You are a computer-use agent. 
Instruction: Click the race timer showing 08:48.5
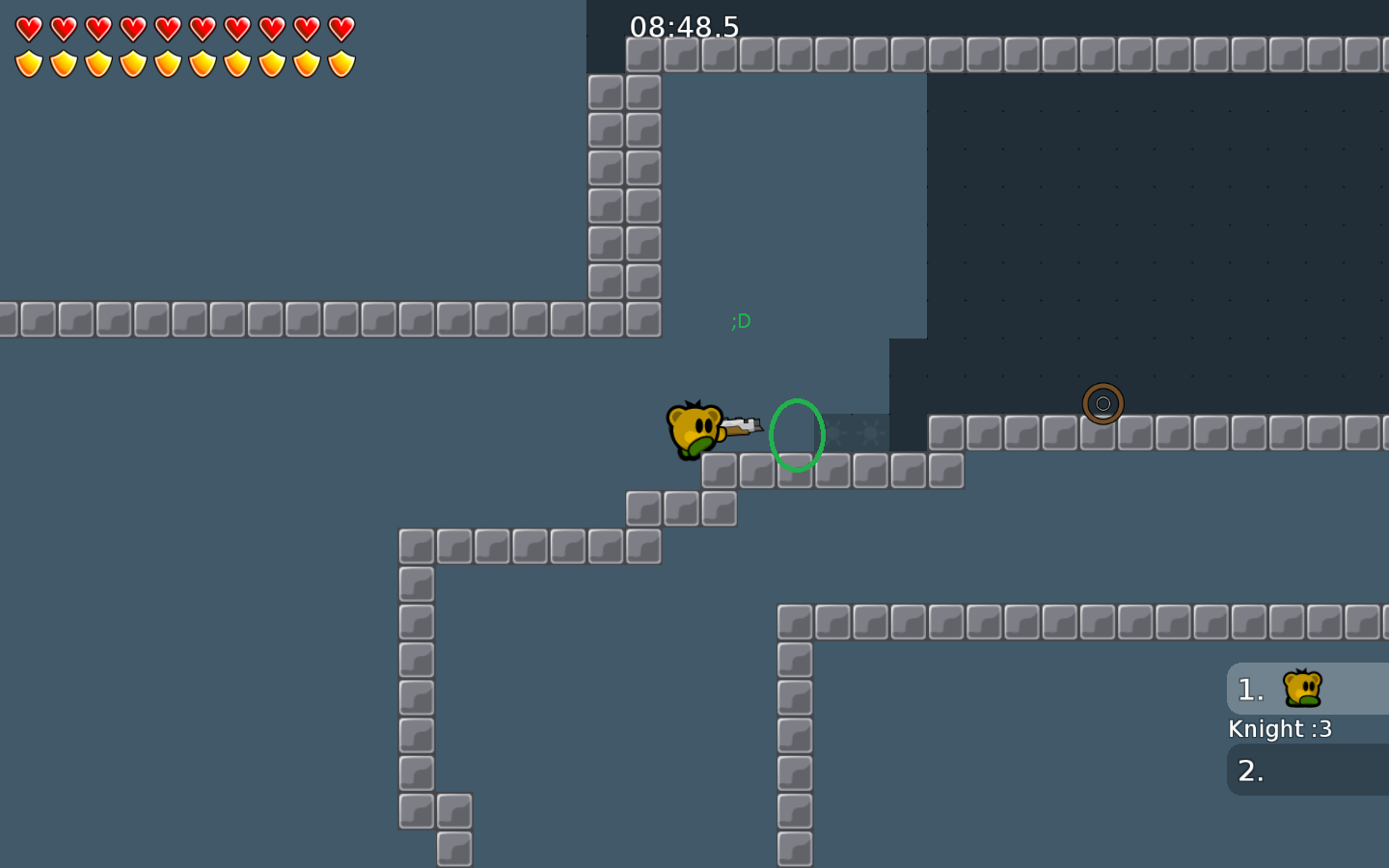[x=683, y=28]
